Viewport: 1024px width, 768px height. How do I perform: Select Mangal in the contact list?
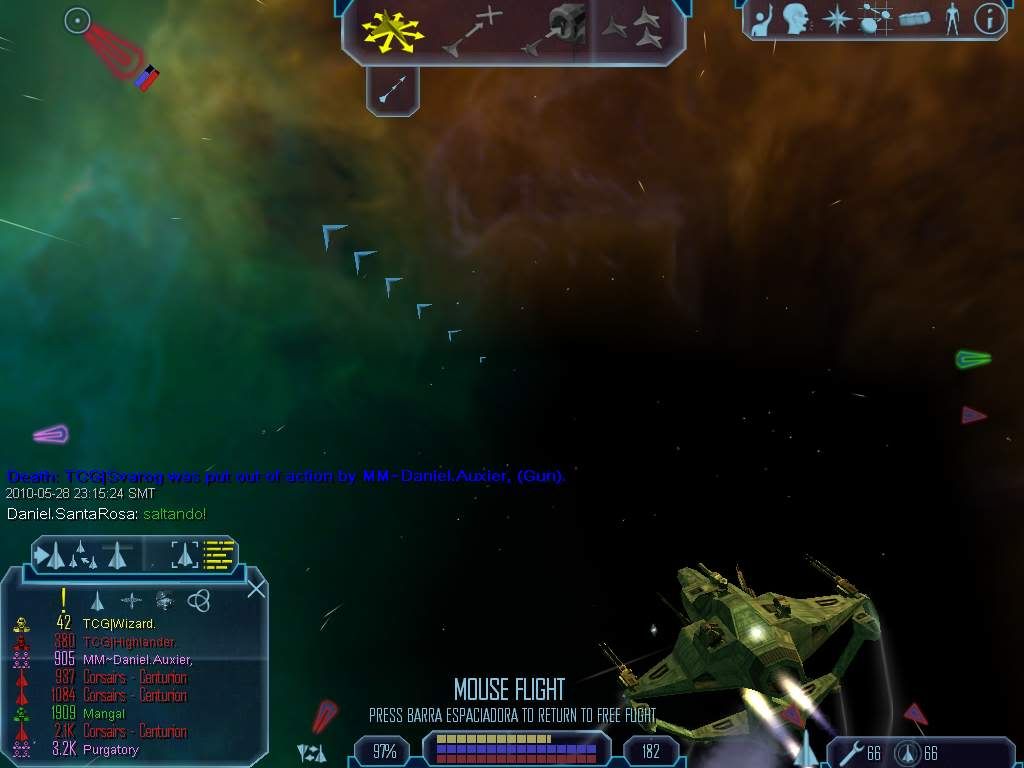(104, 714)
